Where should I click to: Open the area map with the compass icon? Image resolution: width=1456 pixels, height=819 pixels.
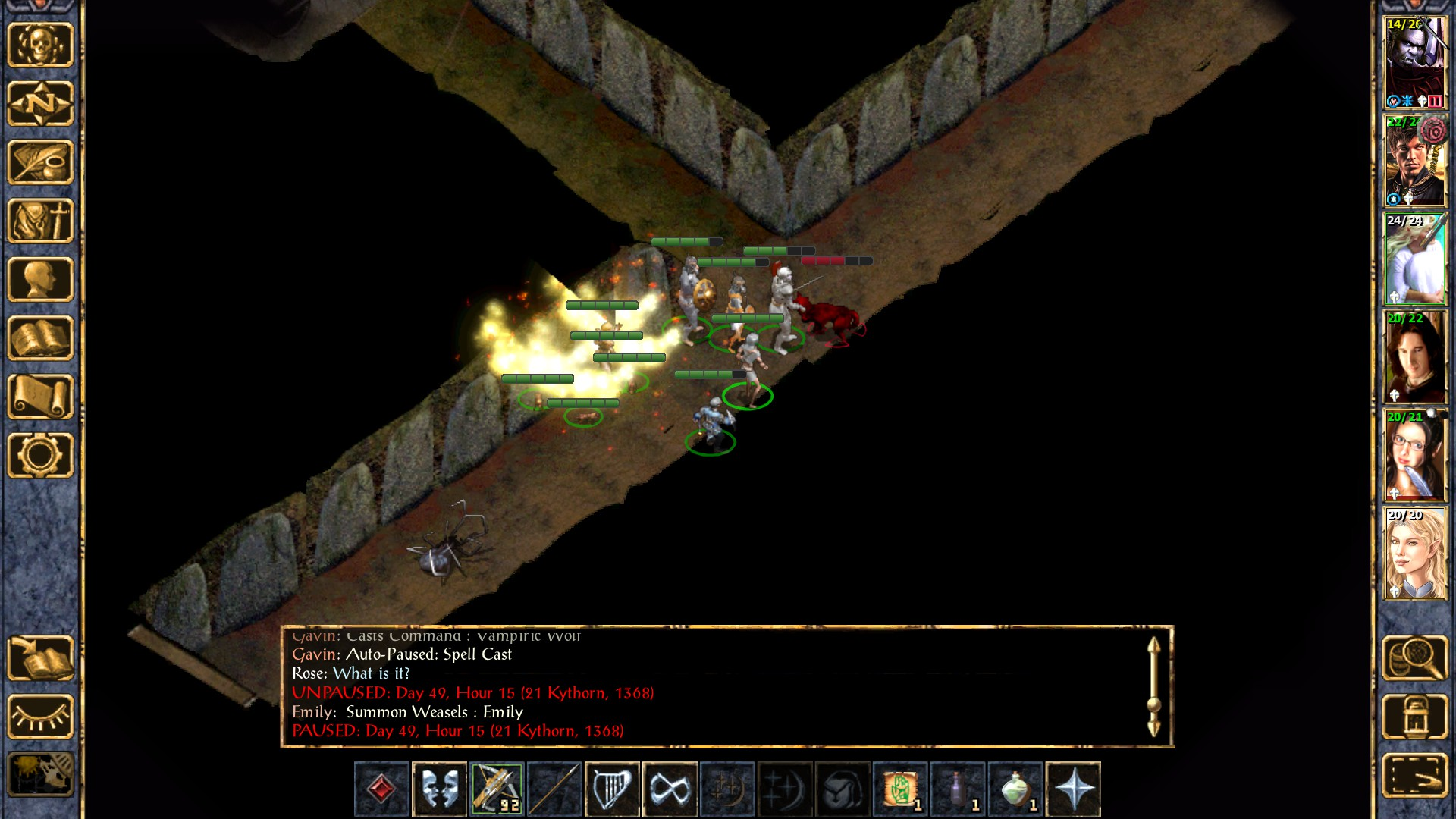coord(40,103)
